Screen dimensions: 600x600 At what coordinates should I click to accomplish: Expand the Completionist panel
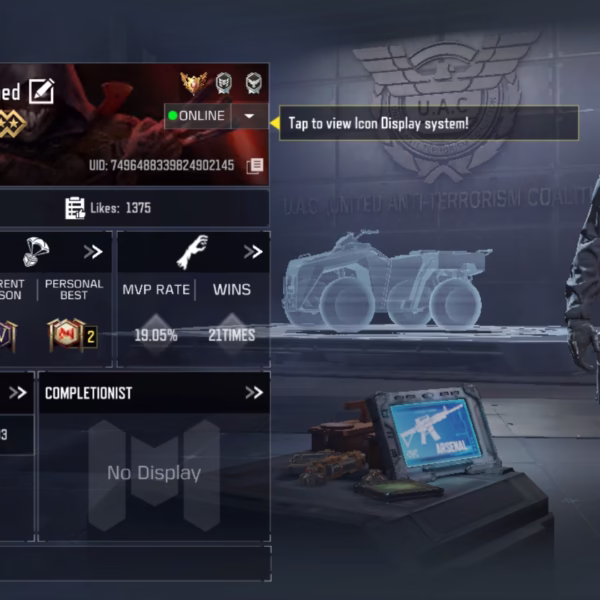pyautogui.click(x=253, y=393)
